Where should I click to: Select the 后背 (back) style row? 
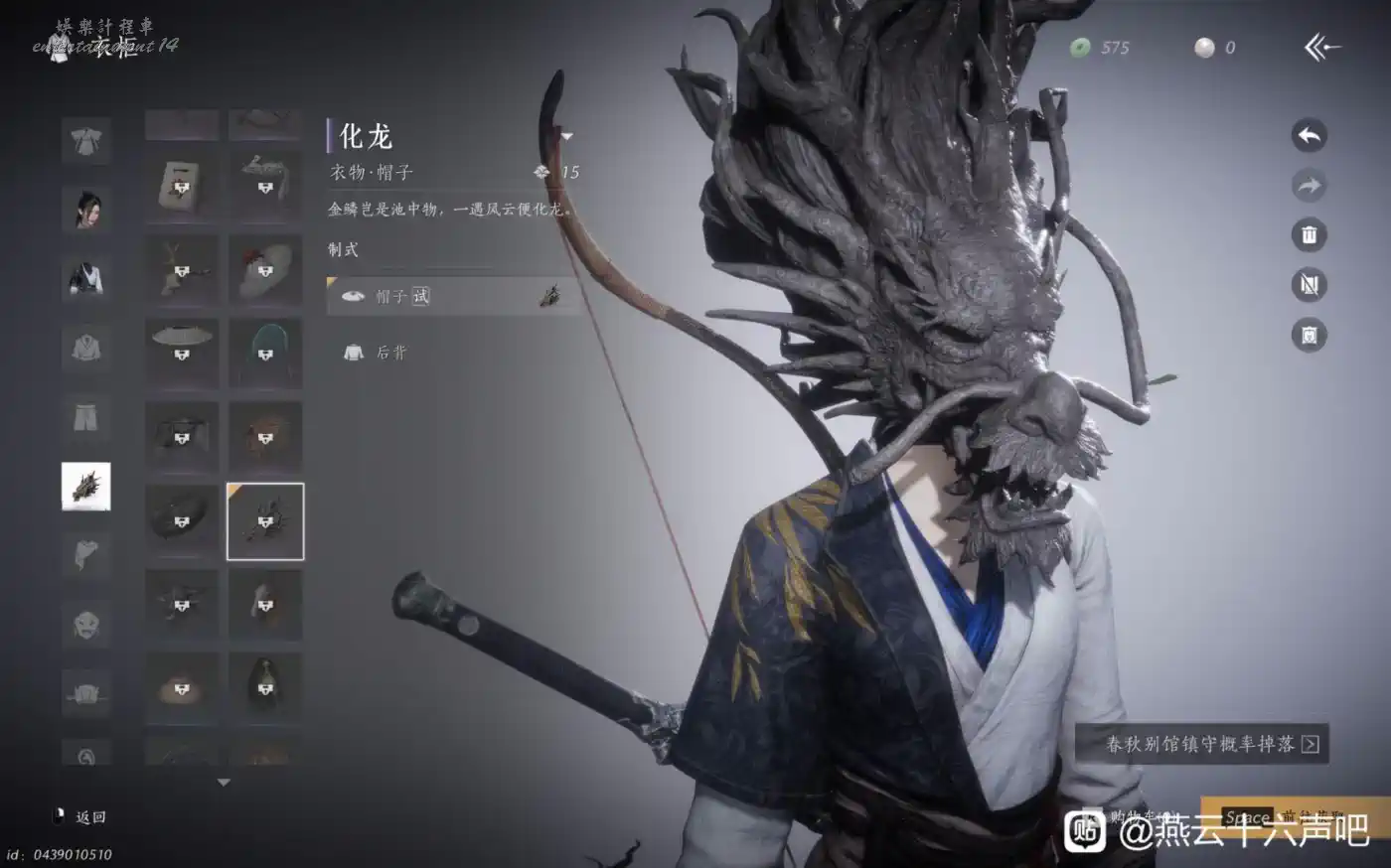(x=453, y=352)
